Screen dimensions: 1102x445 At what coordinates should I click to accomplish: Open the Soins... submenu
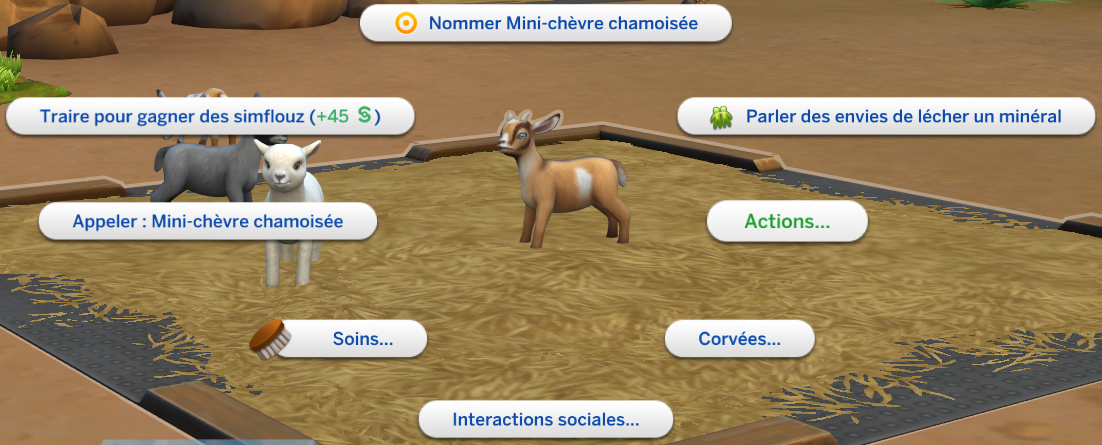362,339
